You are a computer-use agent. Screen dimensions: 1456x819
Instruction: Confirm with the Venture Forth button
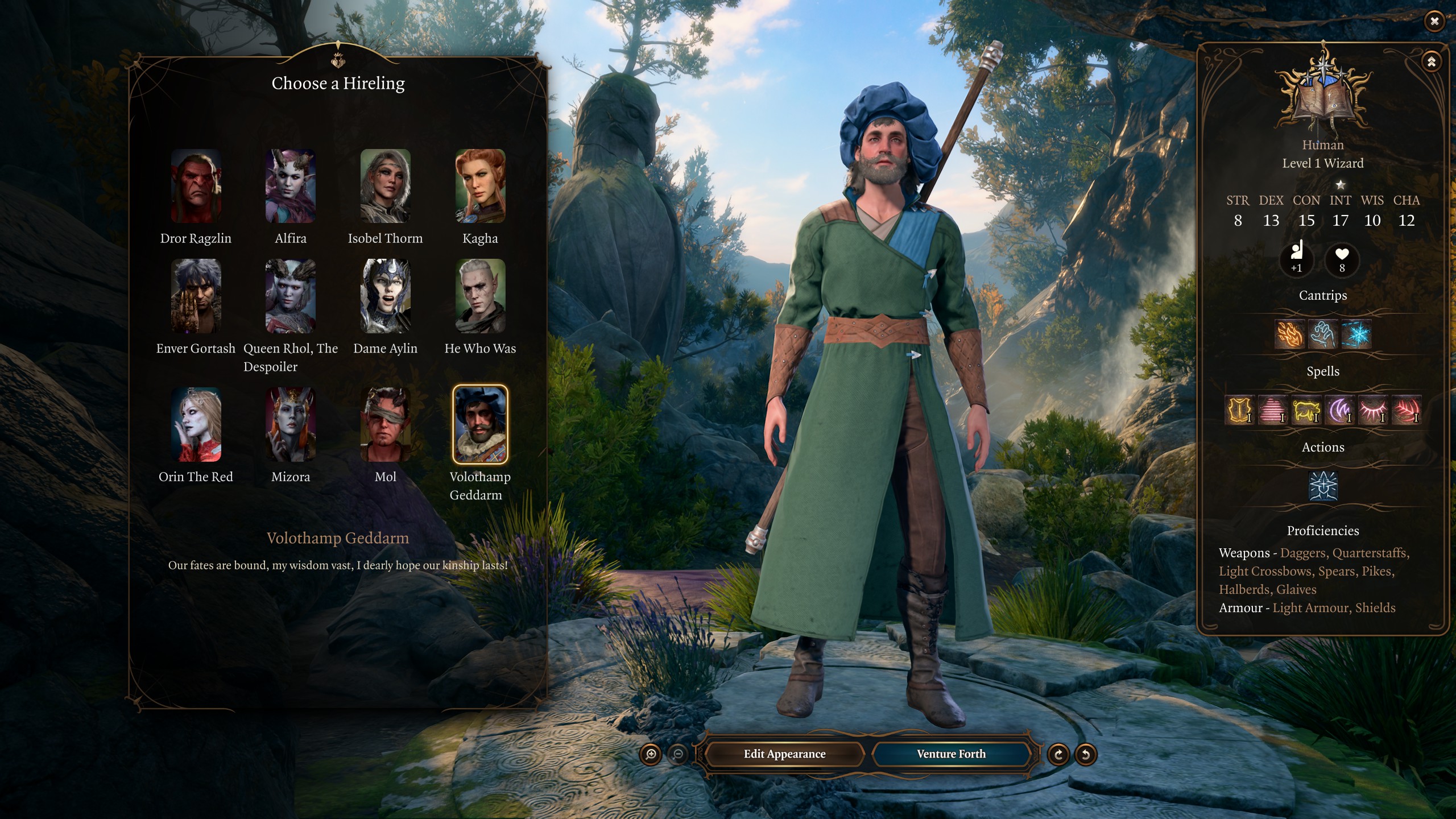951,754
